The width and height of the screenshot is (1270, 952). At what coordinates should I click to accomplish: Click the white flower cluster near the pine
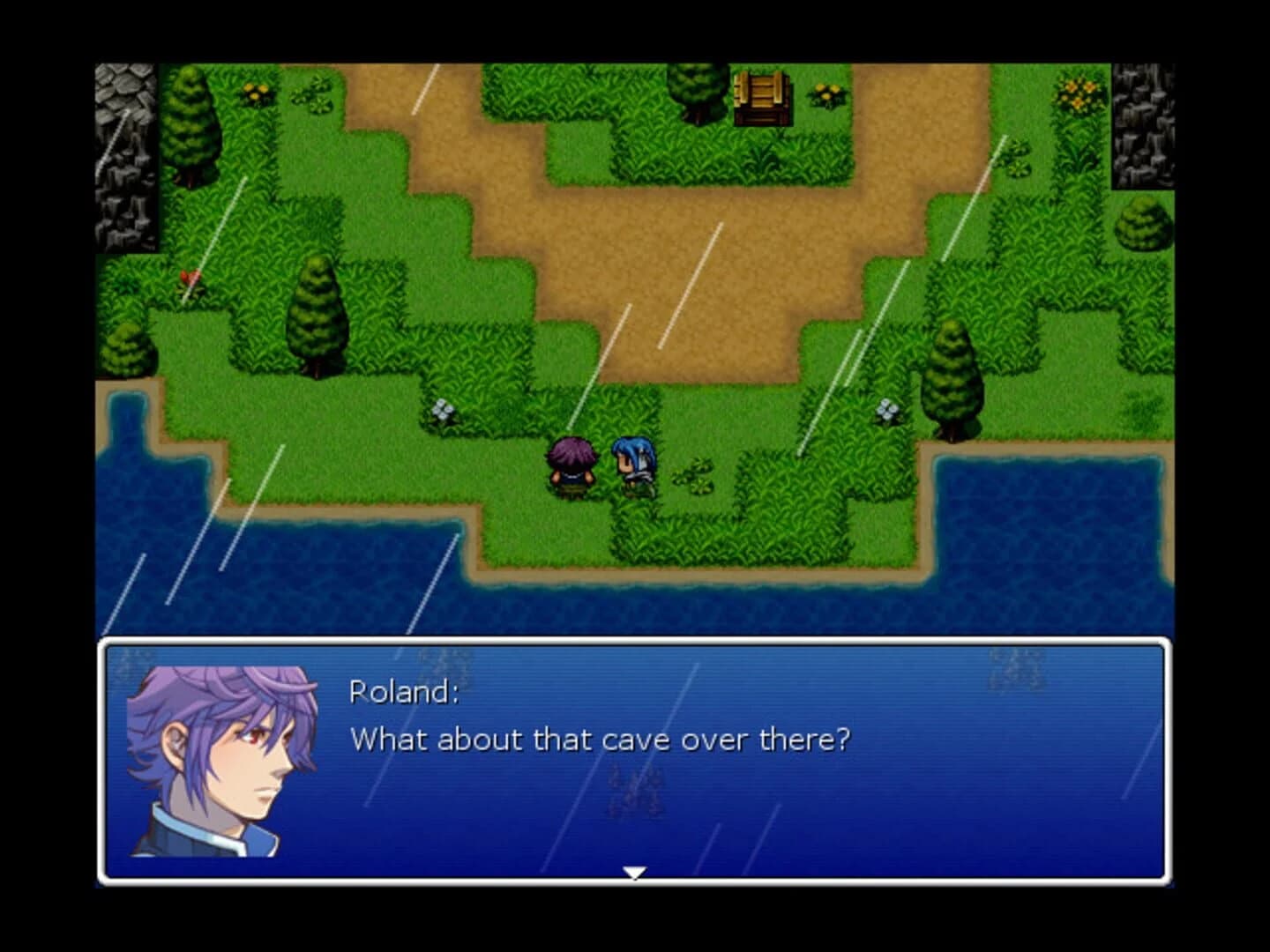point(886,410)
